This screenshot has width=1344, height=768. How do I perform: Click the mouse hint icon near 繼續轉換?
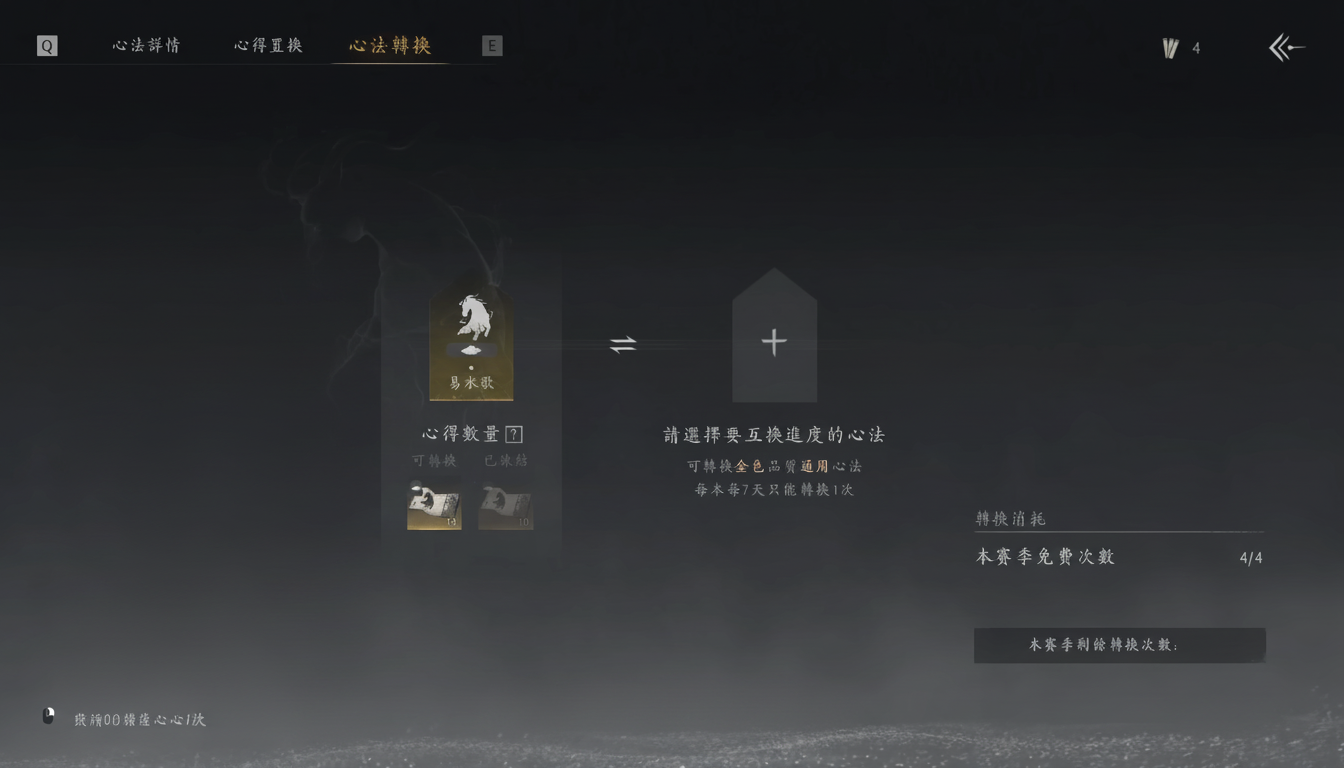click(x=47, y=714)
